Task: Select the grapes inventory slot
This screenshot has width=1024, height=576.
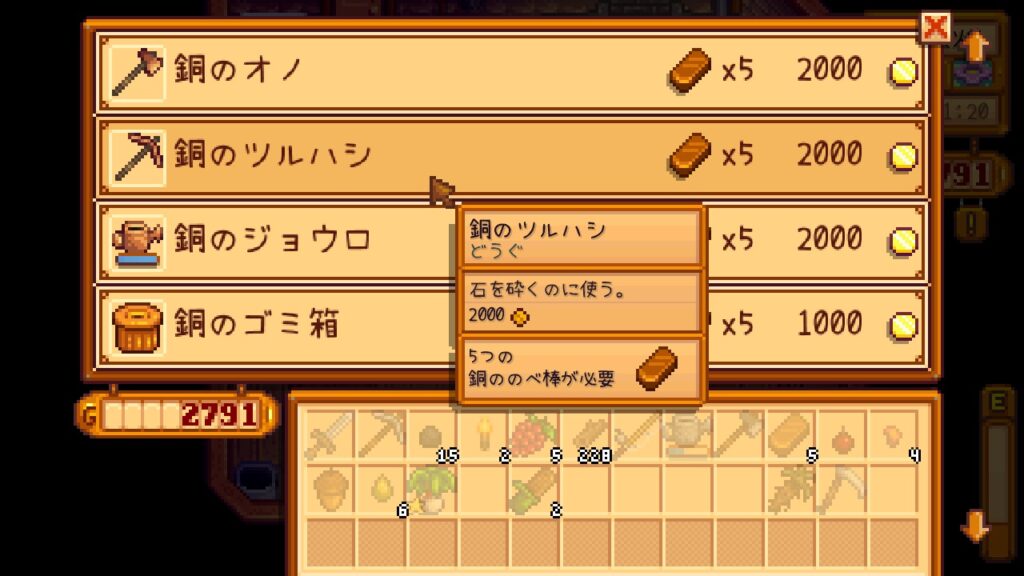Action: click(535, 437)
